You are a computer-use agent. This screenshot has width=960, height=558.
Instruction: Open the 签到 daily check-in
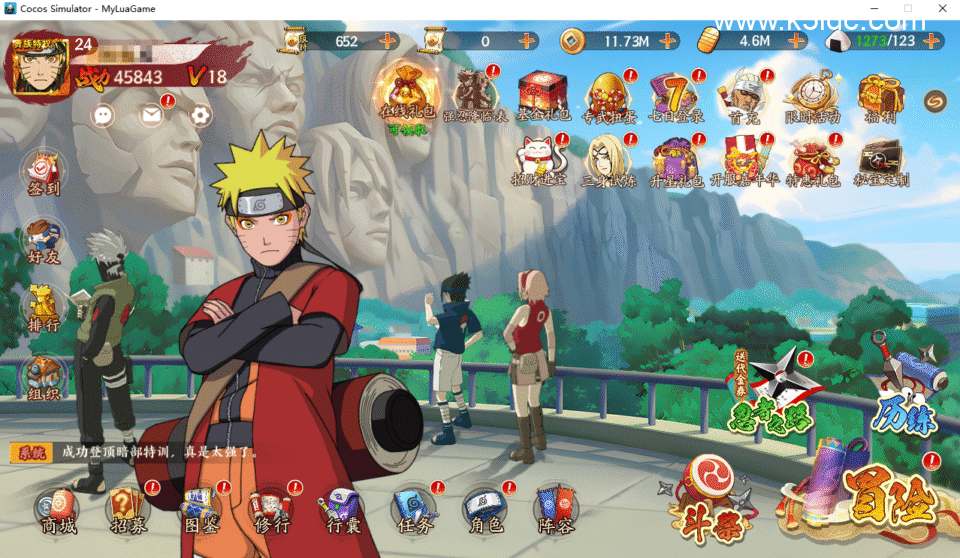[x=43, y=172]
